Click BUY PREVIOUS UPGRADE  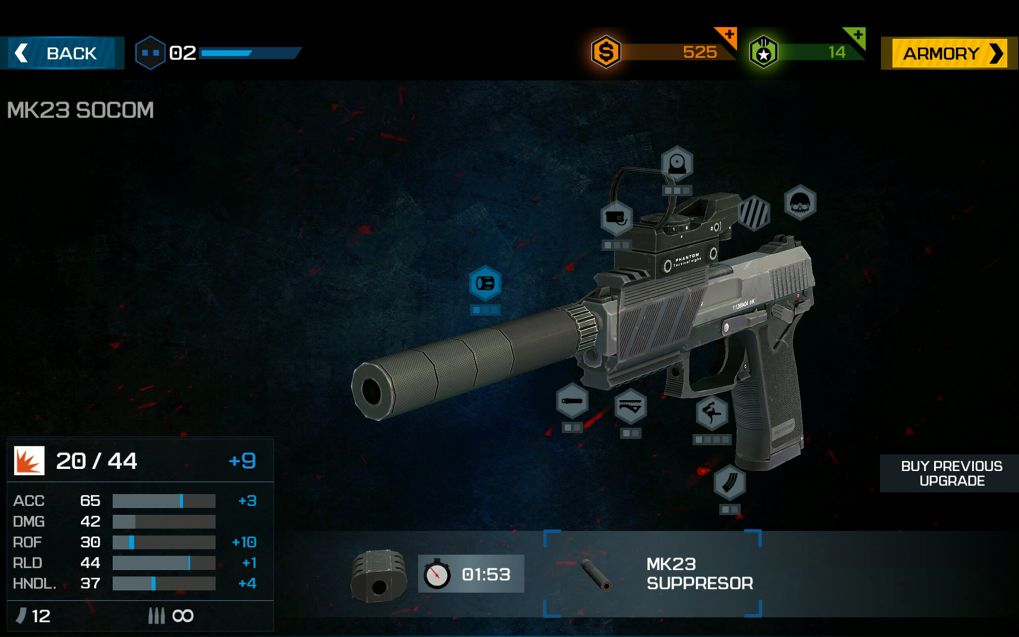[949, 474]
